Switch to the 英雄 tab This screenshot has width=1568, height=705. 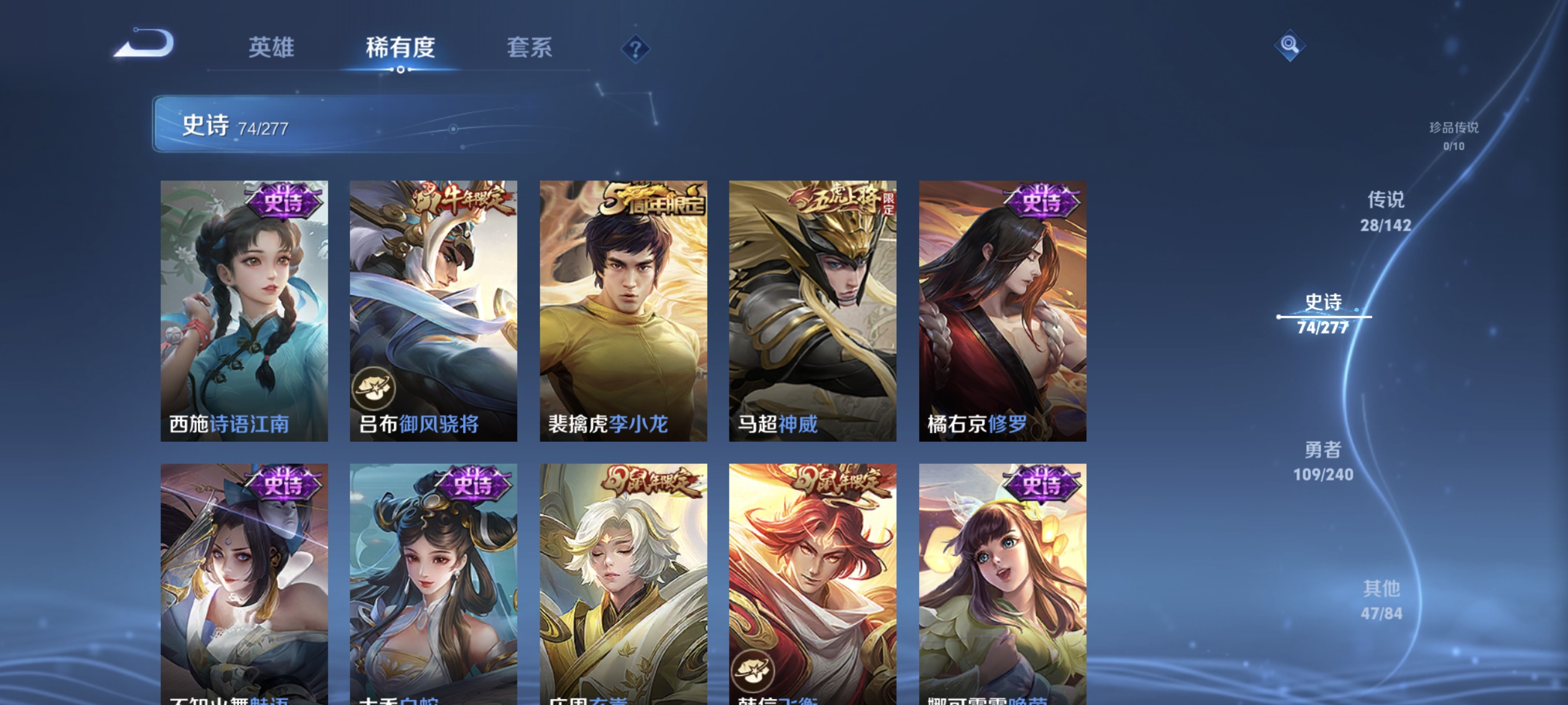pos(271,49)
